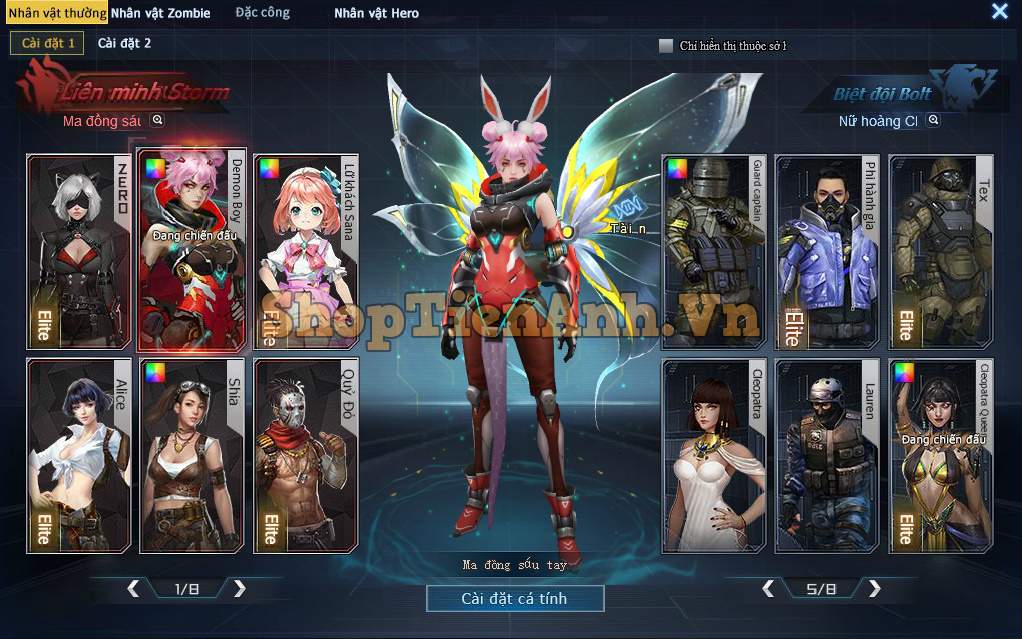Choose the Alice character card
Image resolution: width=1022 pixels, height=639 pixels.
tap(79, 455)
